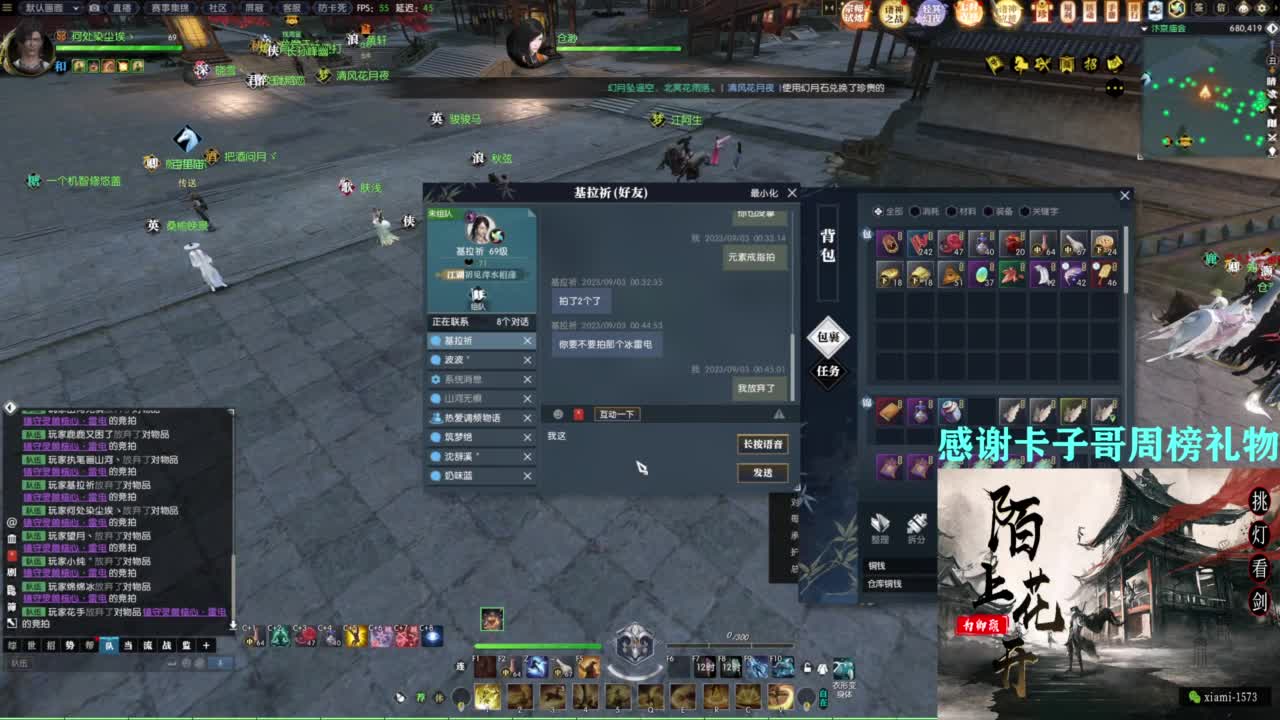This screenshot has width=1280, height=720.
Task: Click the red envelope icon beside the emoji
Action: pos(580,413)
